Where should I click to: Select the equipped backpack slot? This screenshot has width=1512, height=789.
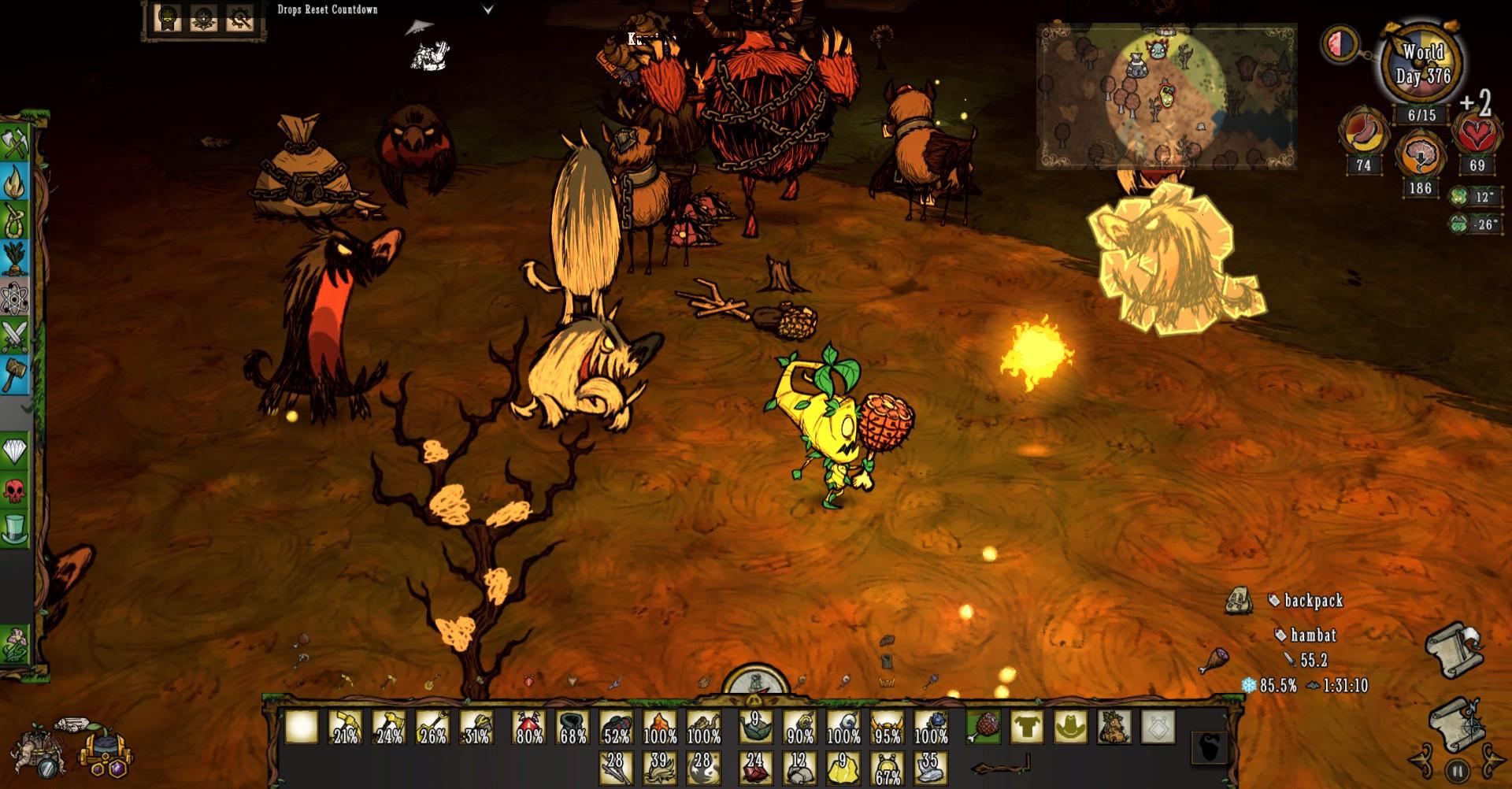1114,726
